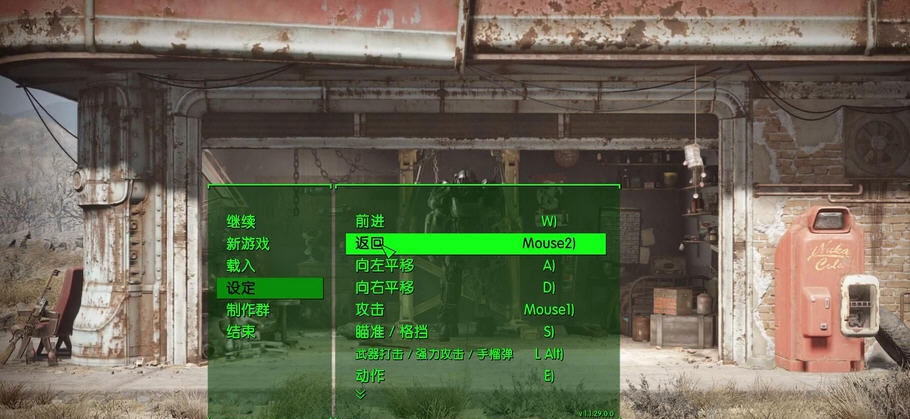Screen dimensions: 910x419
Task: Start a new game with 新游戏
Action: 247,243
